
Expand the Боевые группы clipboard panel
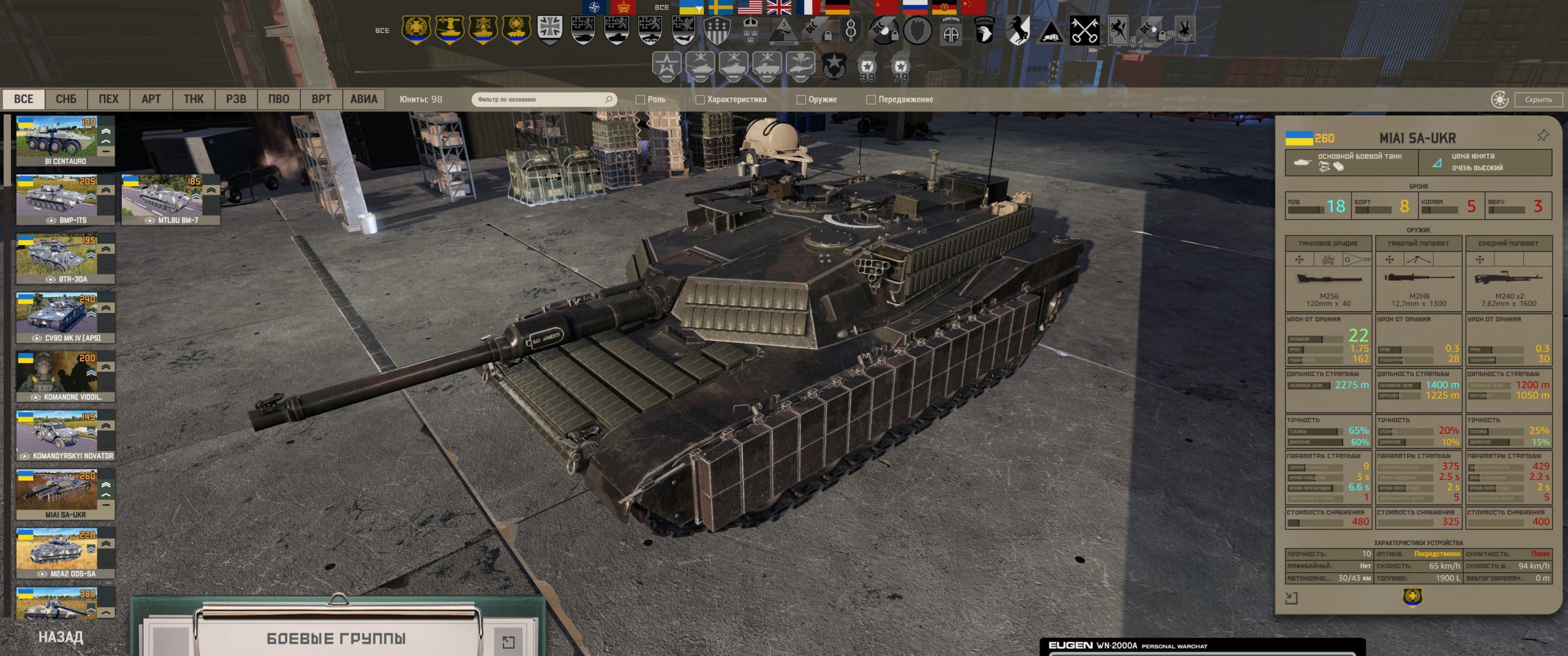coord(508,641)
